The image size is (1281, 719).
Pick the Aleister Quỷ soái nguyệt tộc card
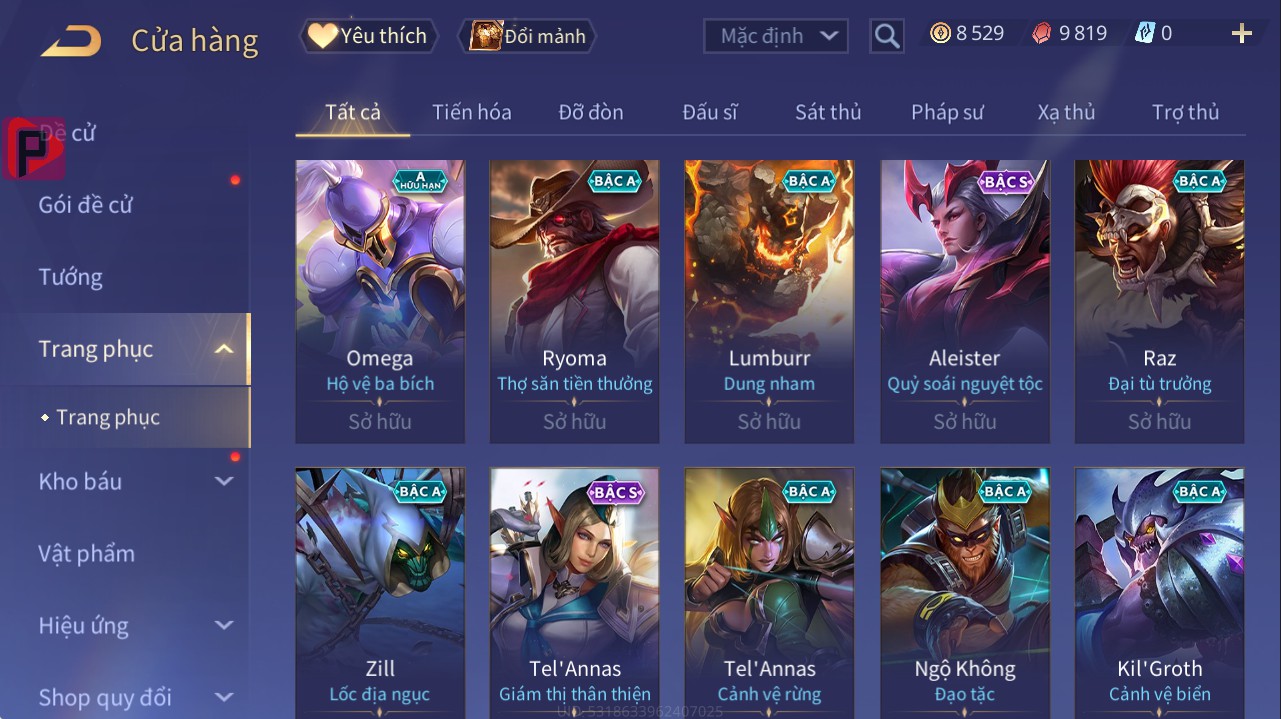pyautogui.click(x=965, y=300)
